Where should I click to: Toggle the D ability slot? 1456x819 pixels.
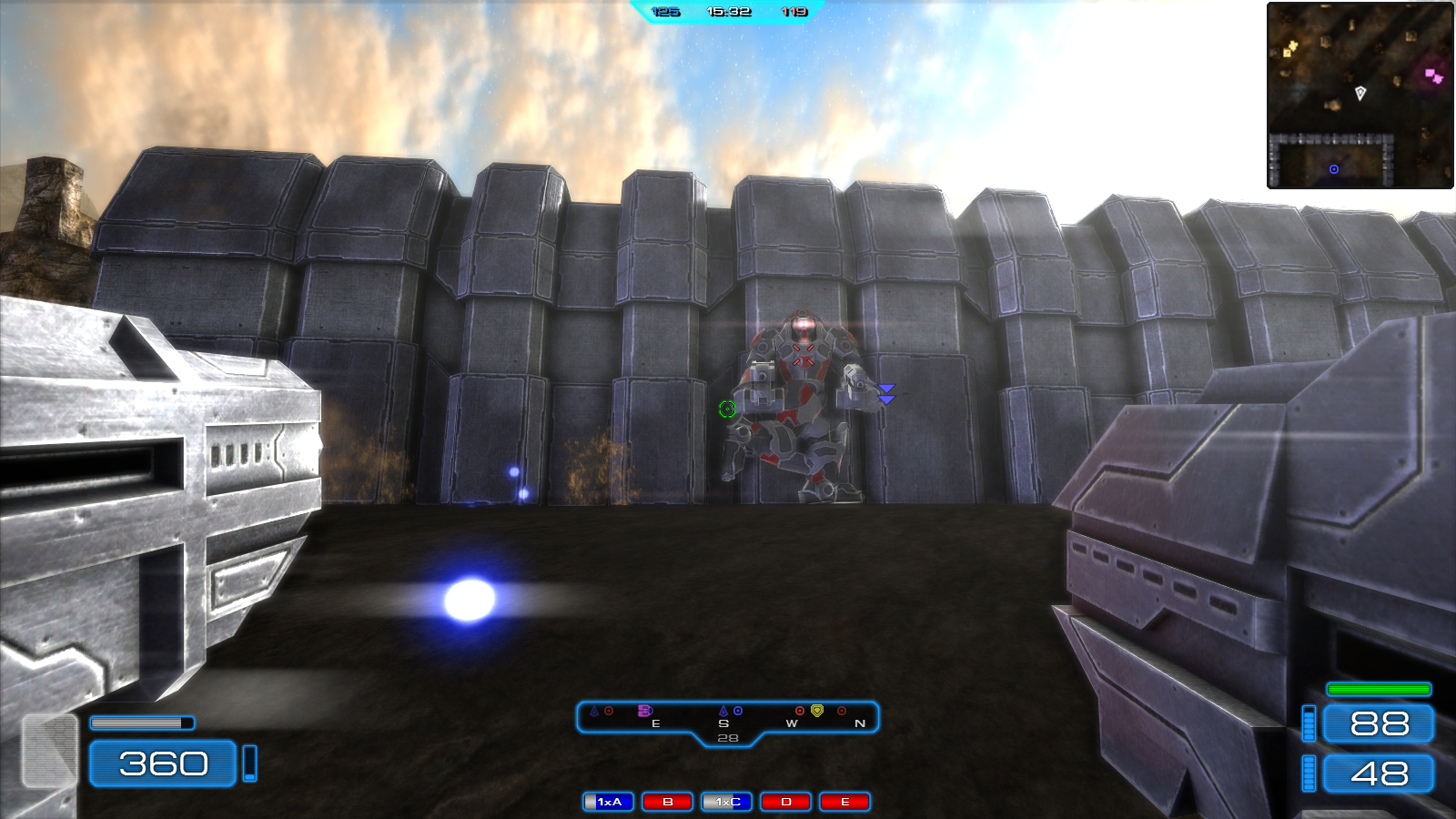(784, 802)
